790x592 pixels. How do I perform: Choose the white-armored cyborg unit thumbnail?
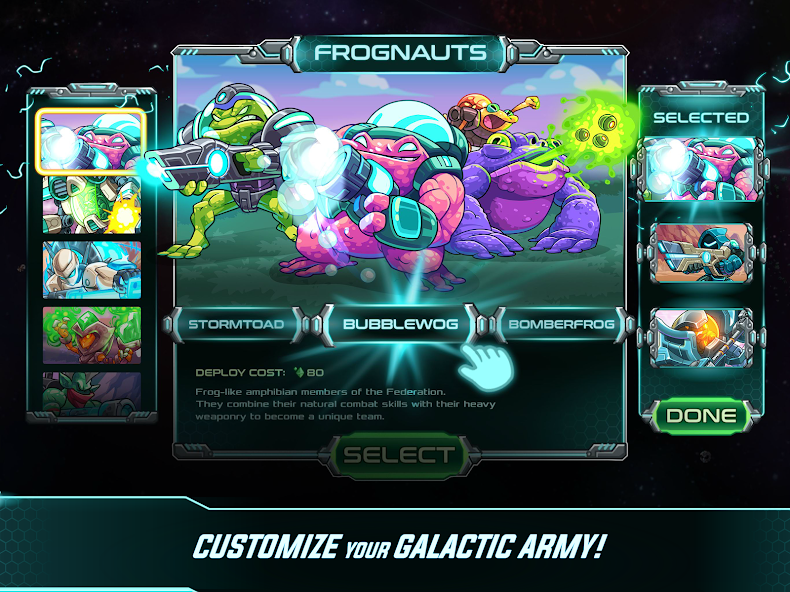click(x=92, y=269)
